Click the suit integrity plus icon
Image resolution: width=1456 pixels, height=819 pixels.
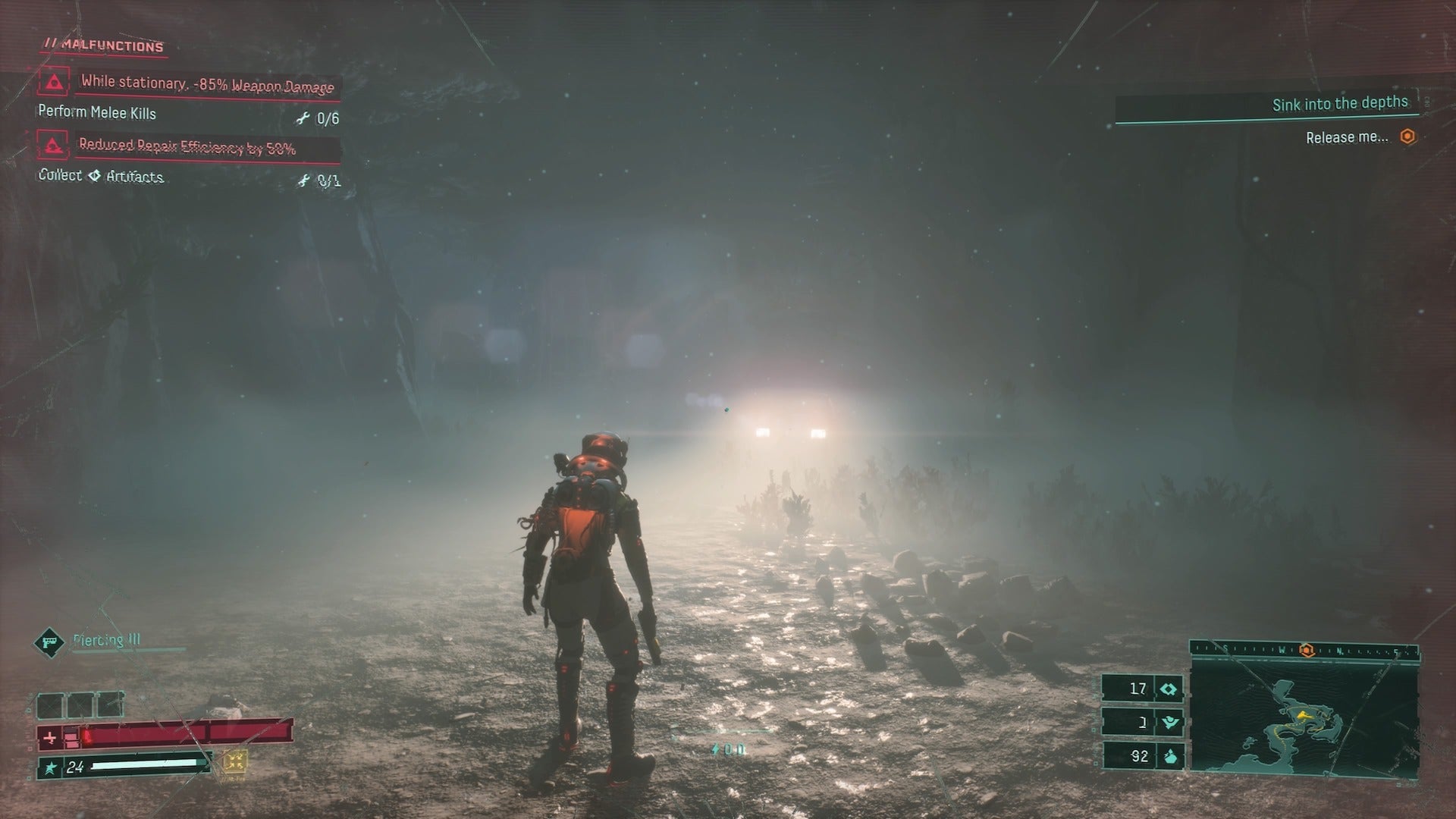pos(50,737)
